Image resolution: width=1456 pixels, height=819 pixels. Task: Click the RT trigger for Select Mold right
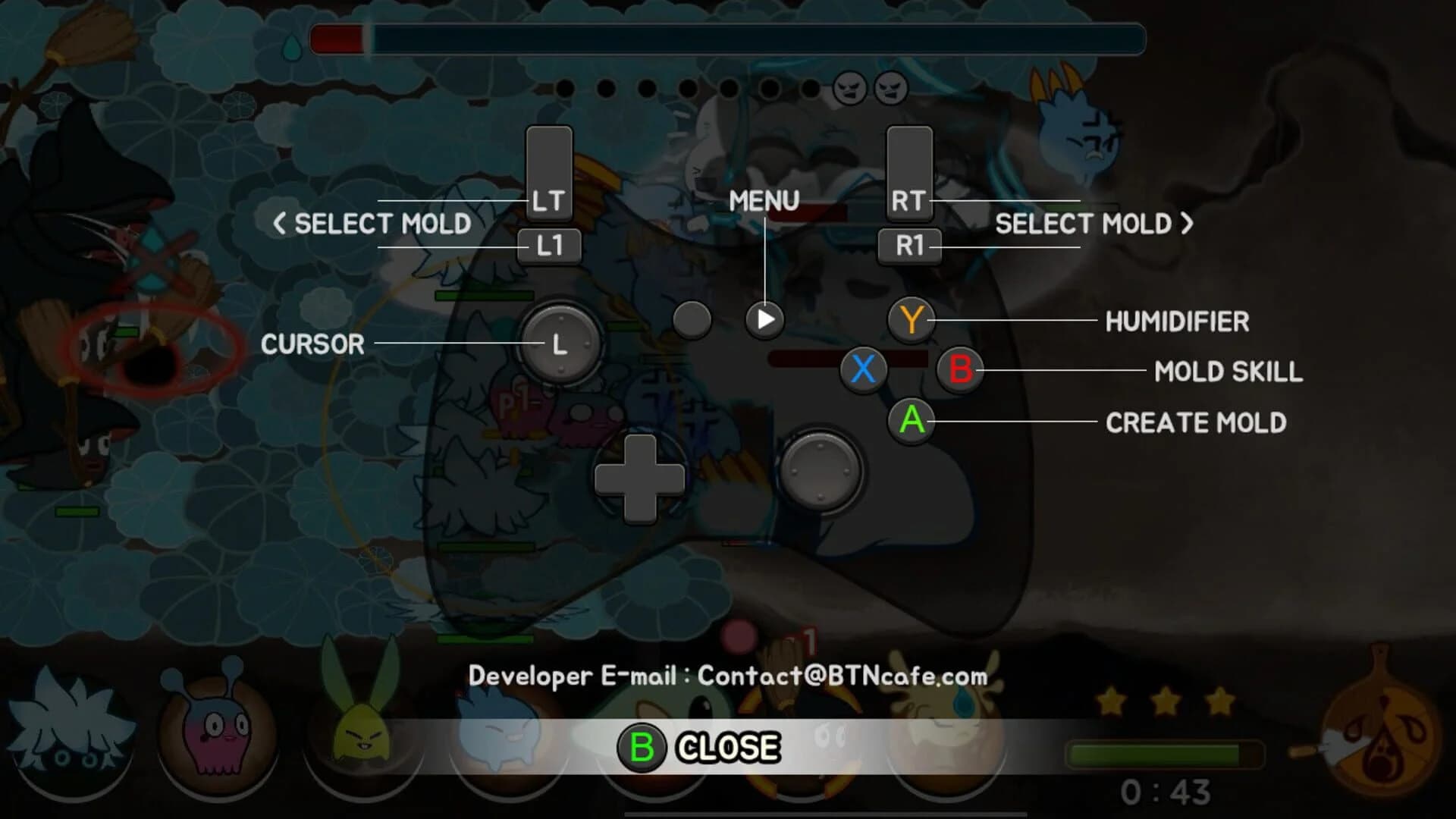[908, 174]
